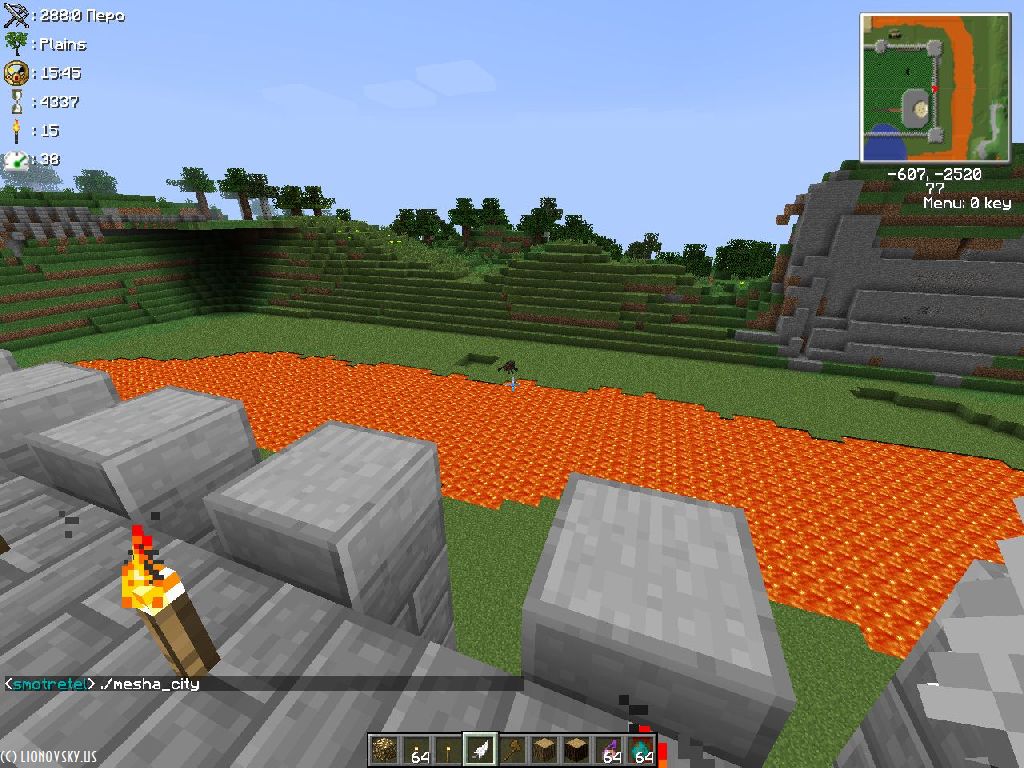
Task: Select the glowstone block hotbar slot
Action: [384, 749]
